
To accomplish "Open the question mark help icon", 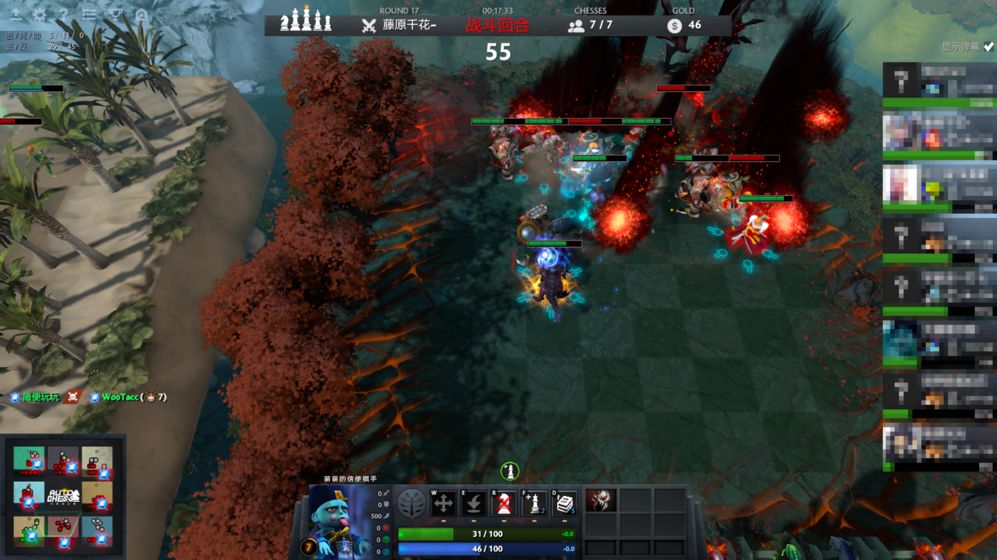I will click(x=64, y=15).
